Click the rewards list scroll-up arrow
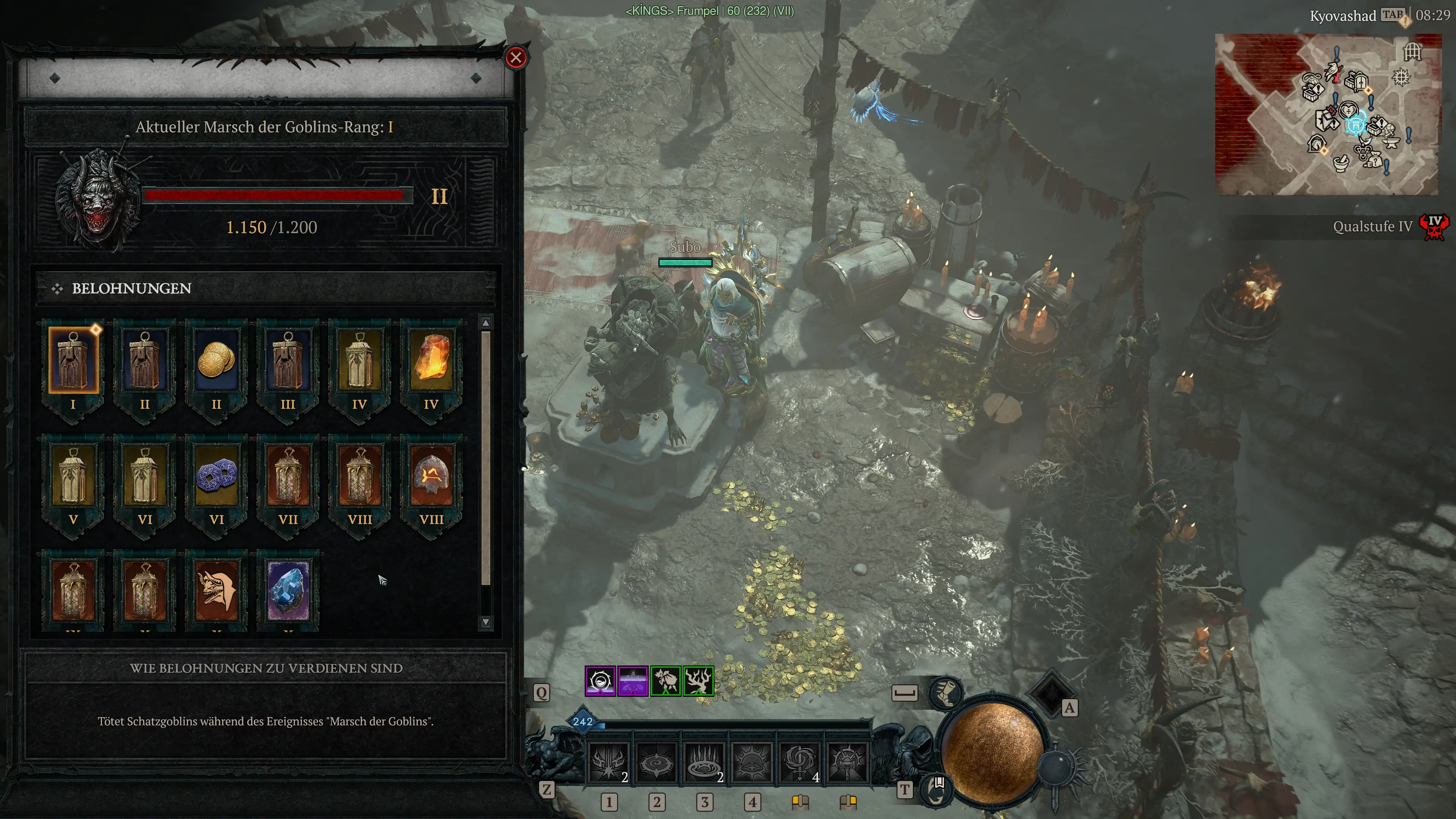This screenshot has height=819, width=1456. click(485, 323)
